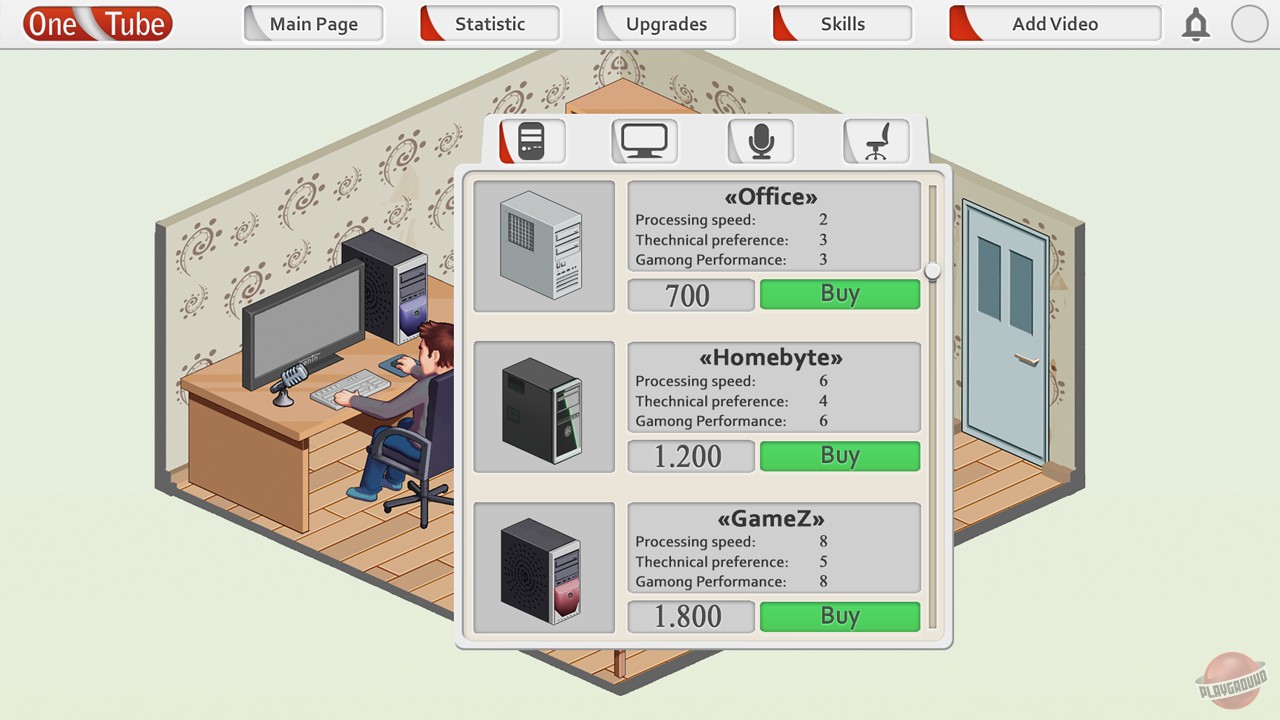Image resolution: width=1280 pixels, height=720 pixels.
Task: Open the notification bell icon
Action: 1196,24
